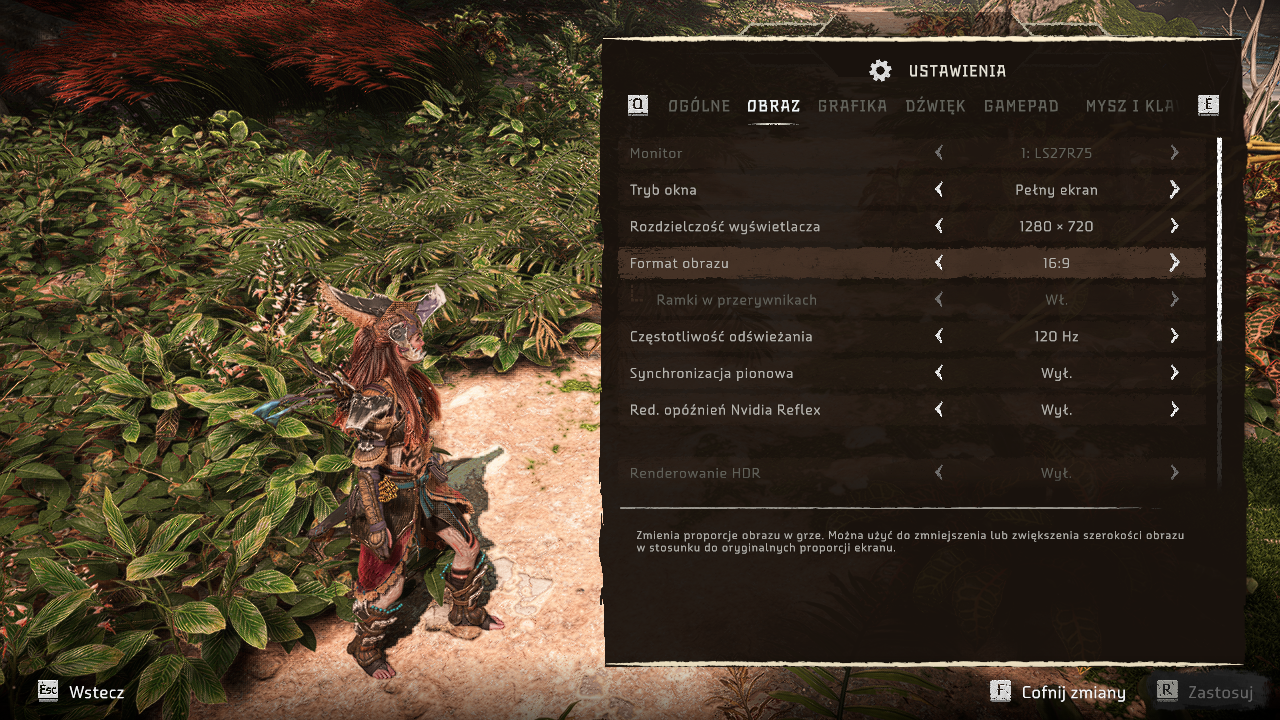Change Format obrazu with right arrow
The image size is (1280, 720).
(1174, 263)
